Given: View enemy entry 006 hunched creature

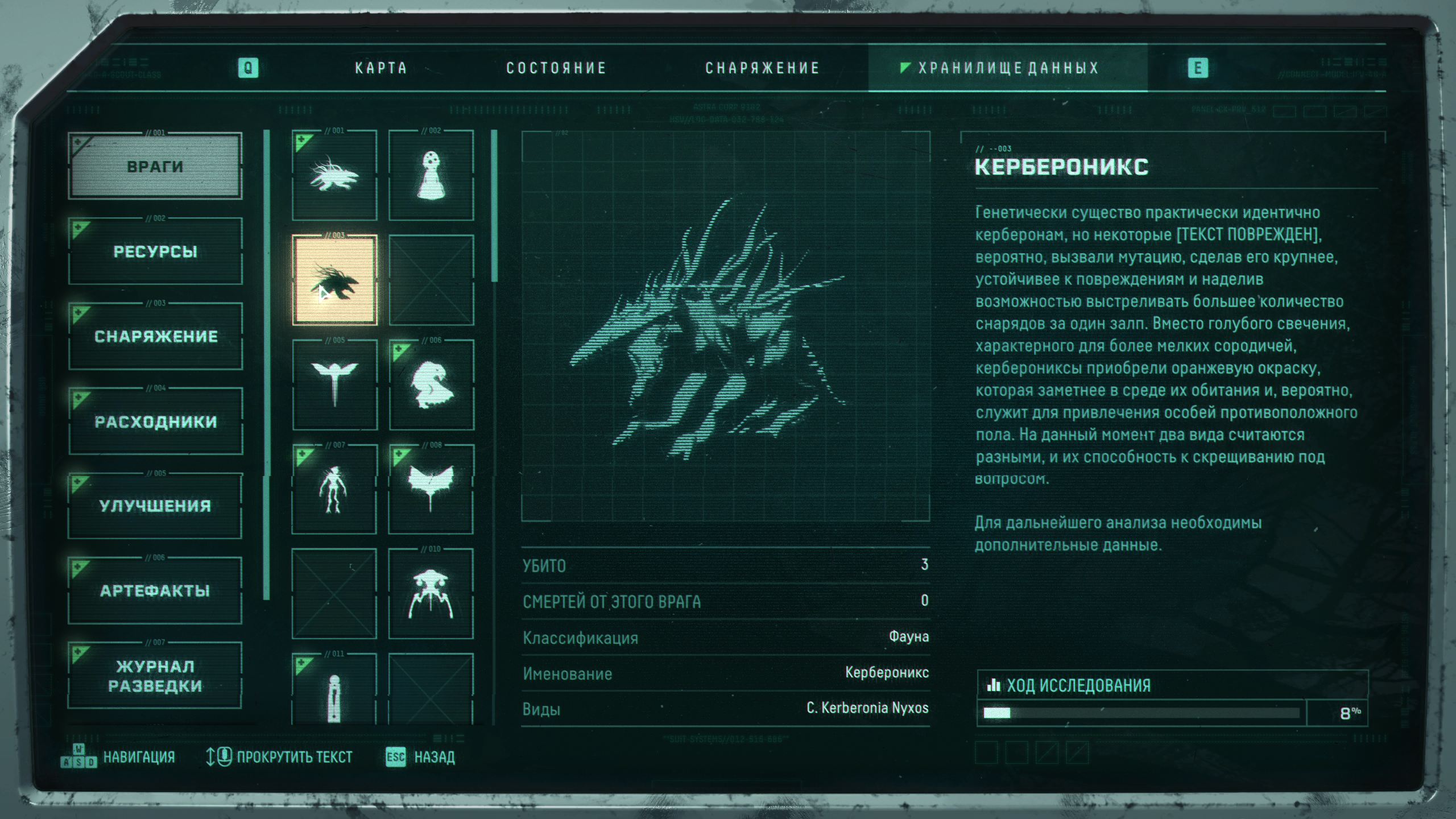Looking at the screenshot, I should 431,384.
